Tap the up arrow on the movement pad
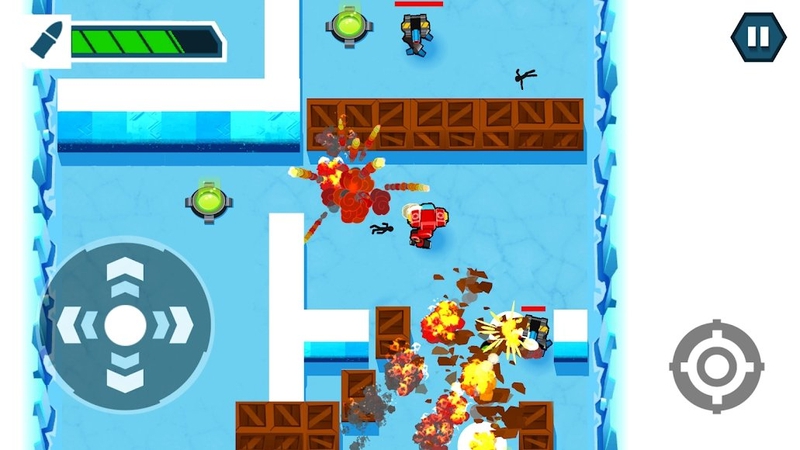The width and height of the screenshot is (800, 450). [125, 275]
